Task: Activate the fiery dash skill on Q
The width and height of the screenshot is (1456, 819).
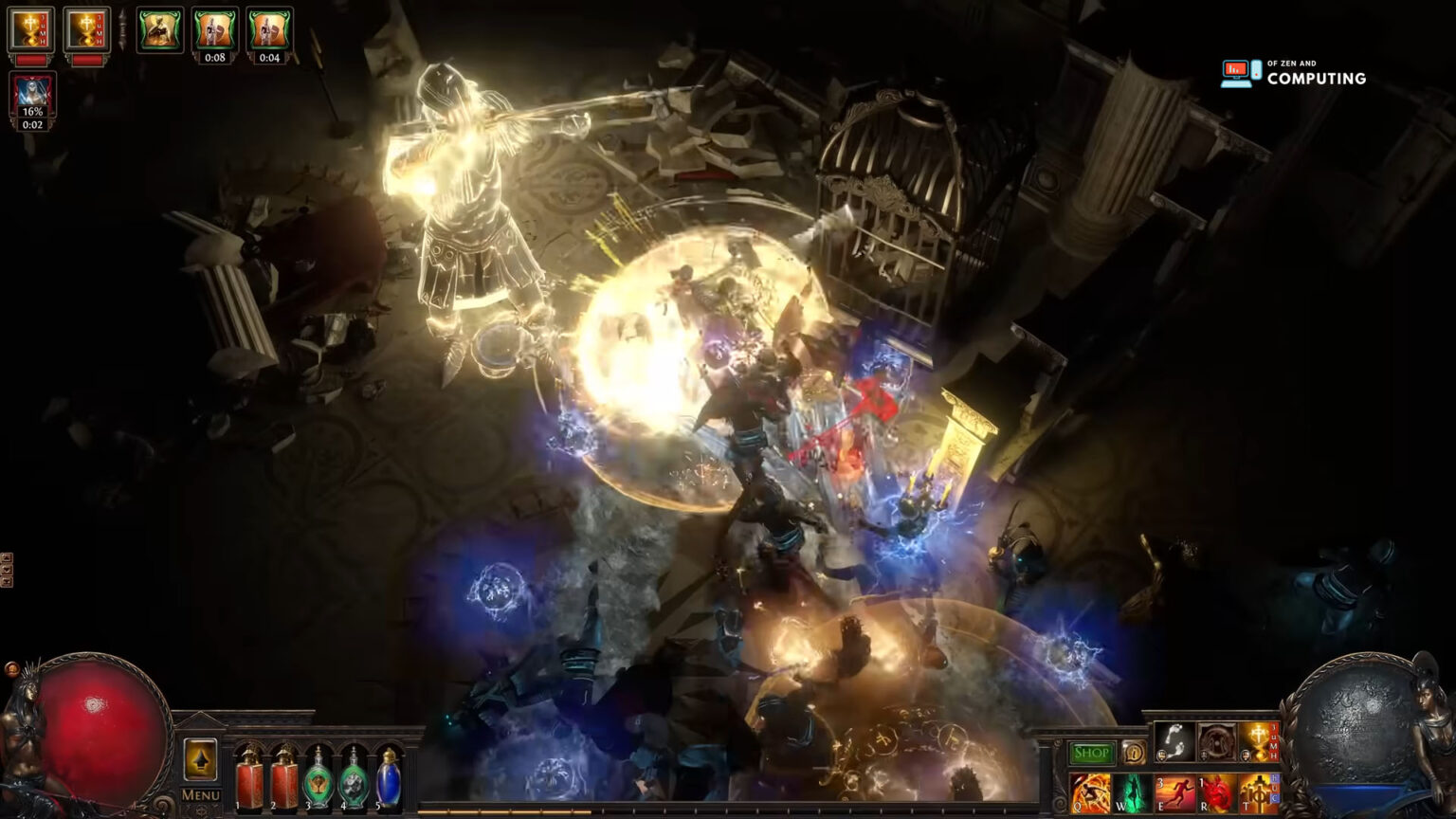Action: [x=1091, y=793]
